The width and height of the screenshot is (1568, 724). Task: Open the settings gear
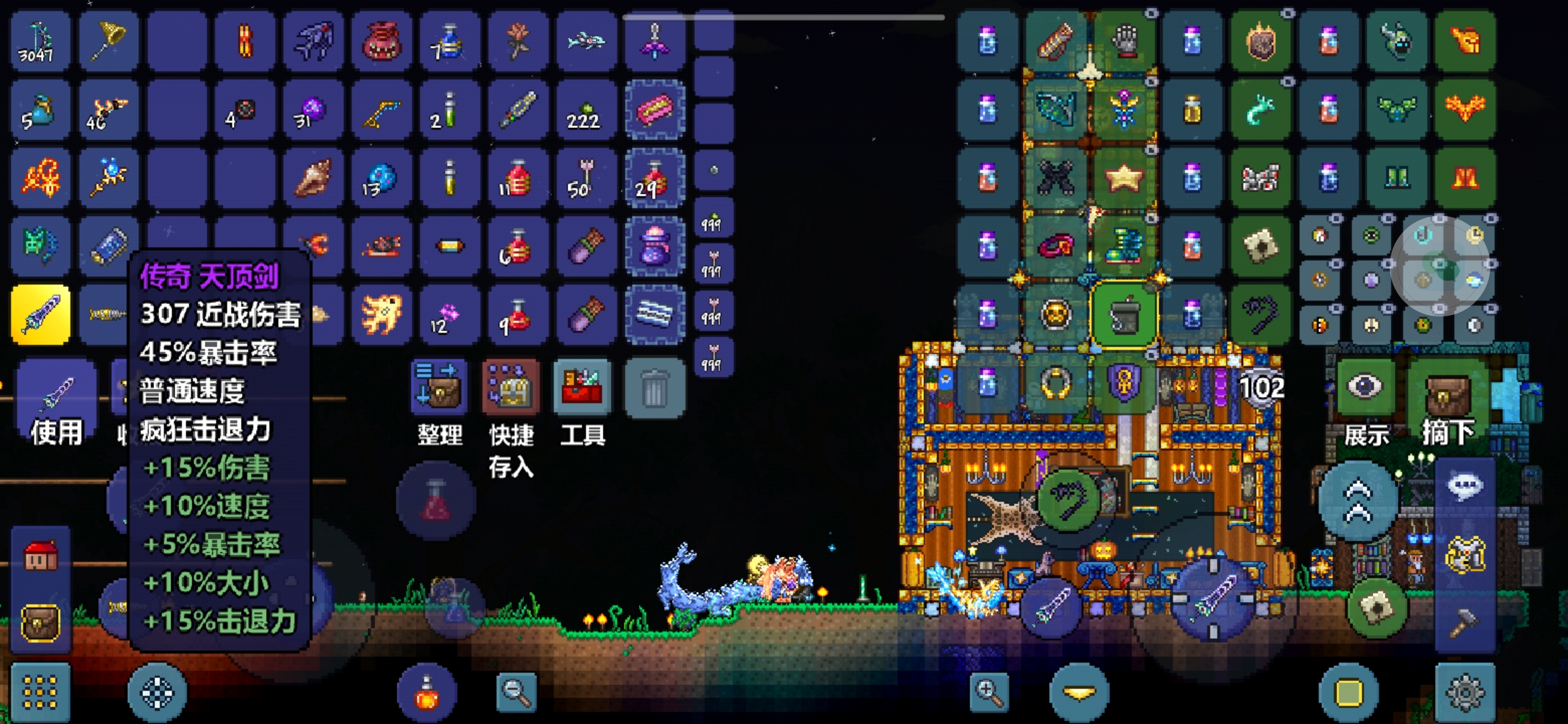[x=1465, y=692]
